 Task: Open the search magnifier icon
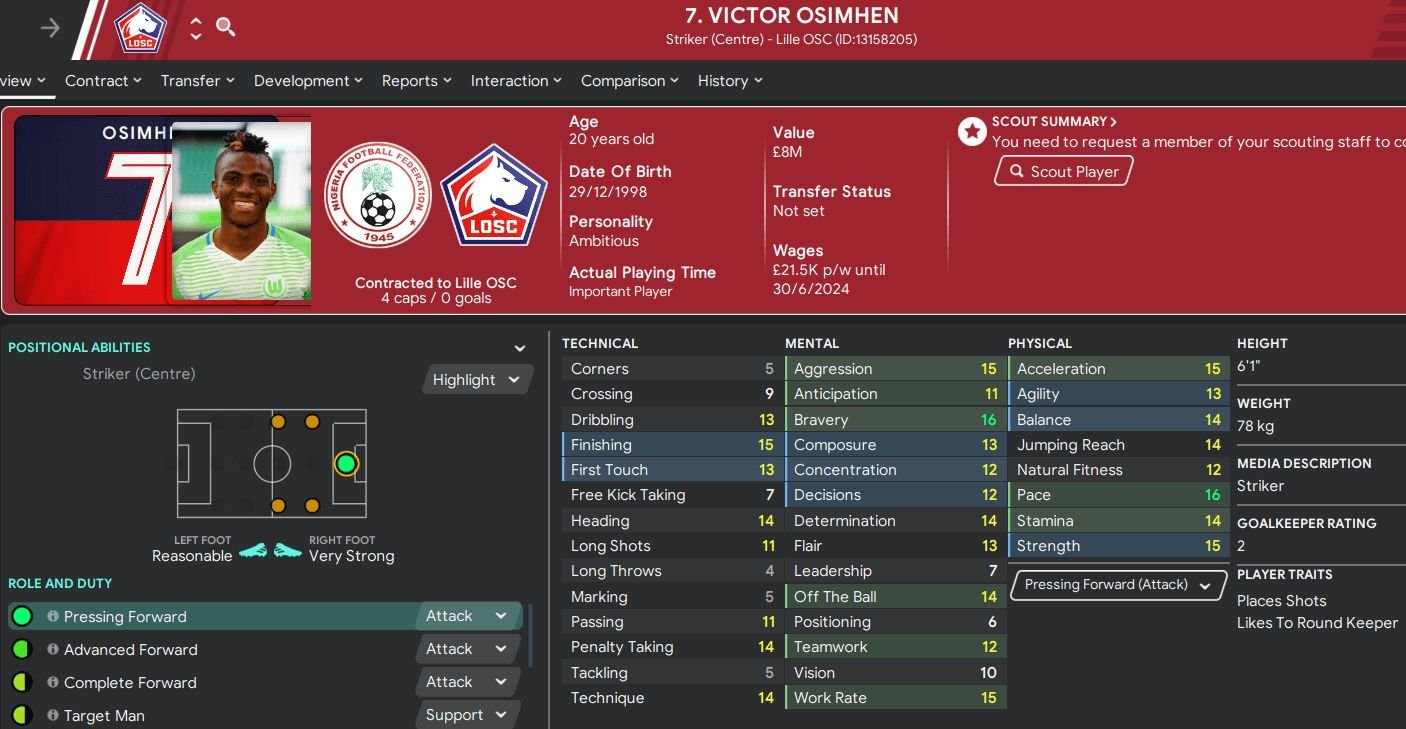225,28
